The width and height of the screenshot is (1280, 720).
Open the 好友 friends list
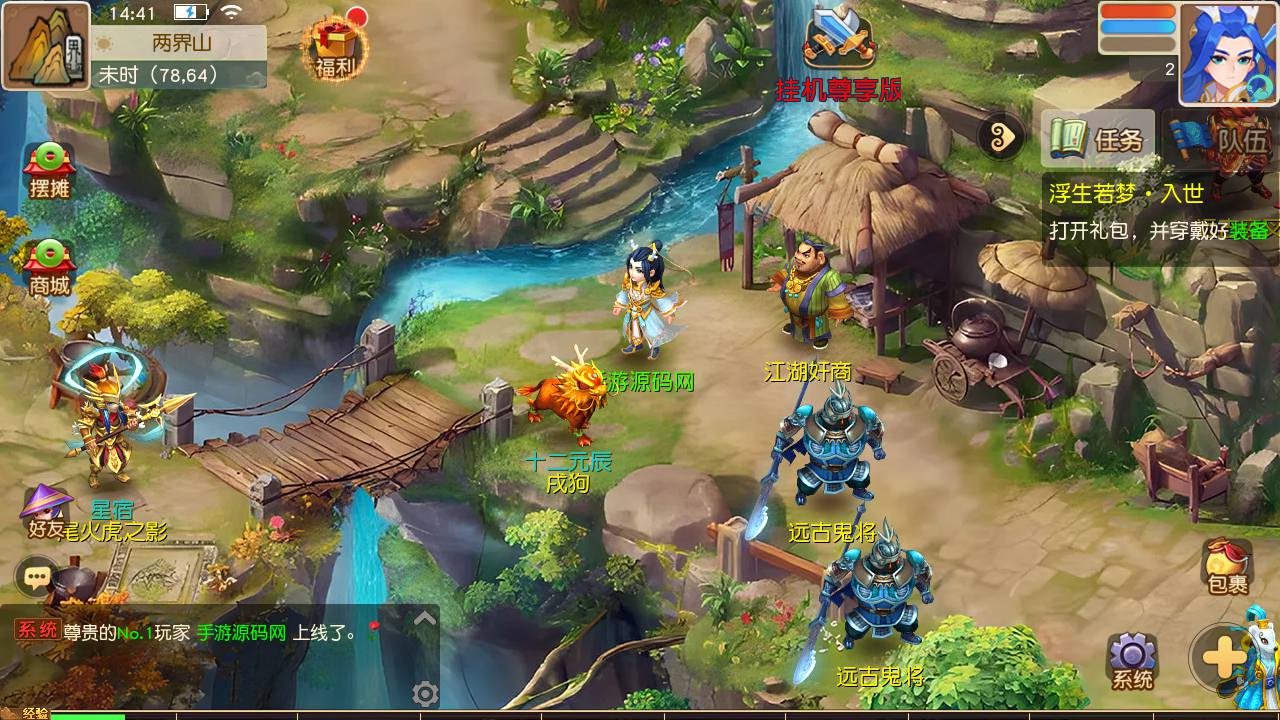[47, 512]
